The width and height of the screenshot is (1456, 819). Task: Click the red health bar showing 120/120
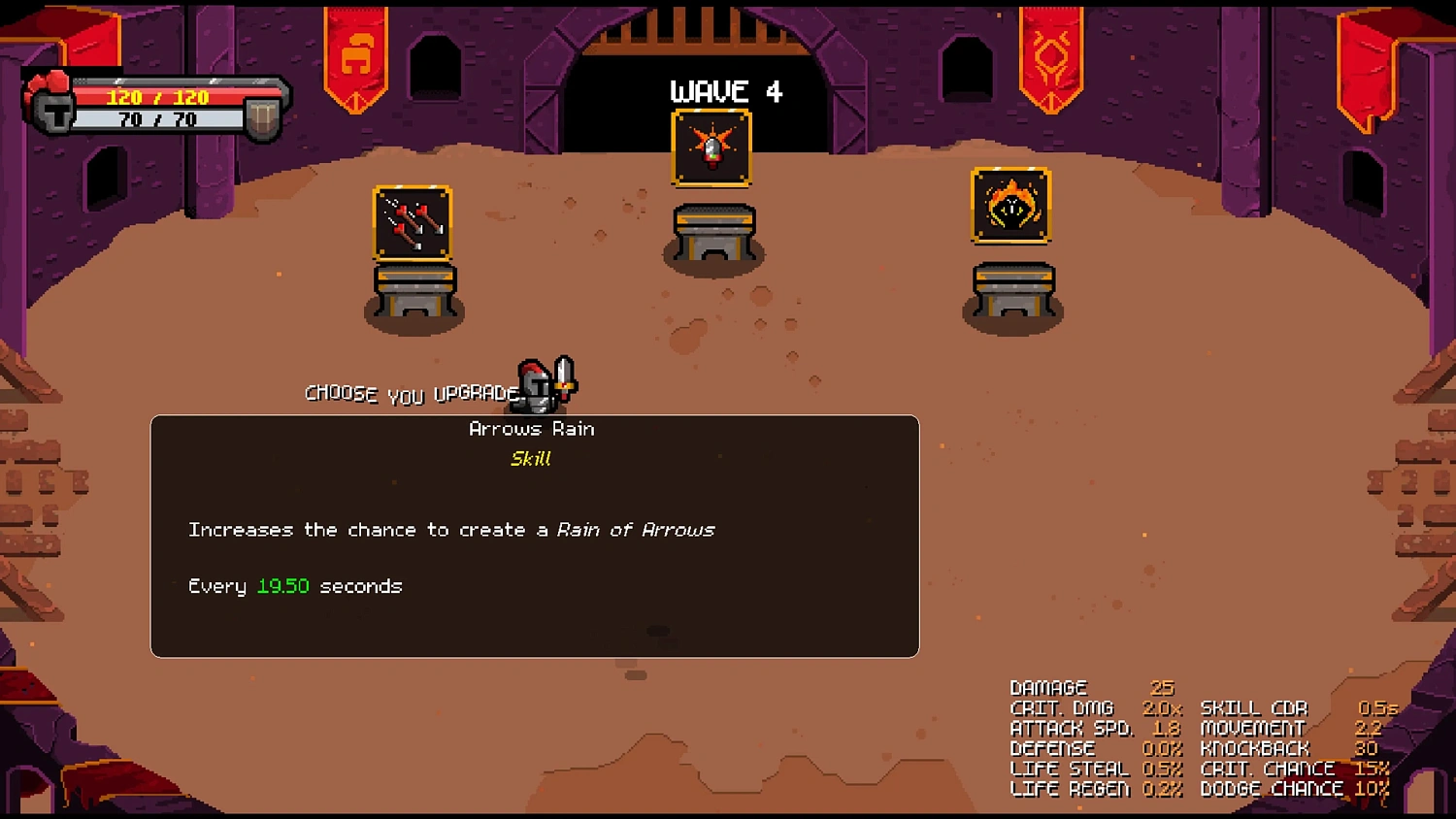pyautogui.click(x=157, y=96)
